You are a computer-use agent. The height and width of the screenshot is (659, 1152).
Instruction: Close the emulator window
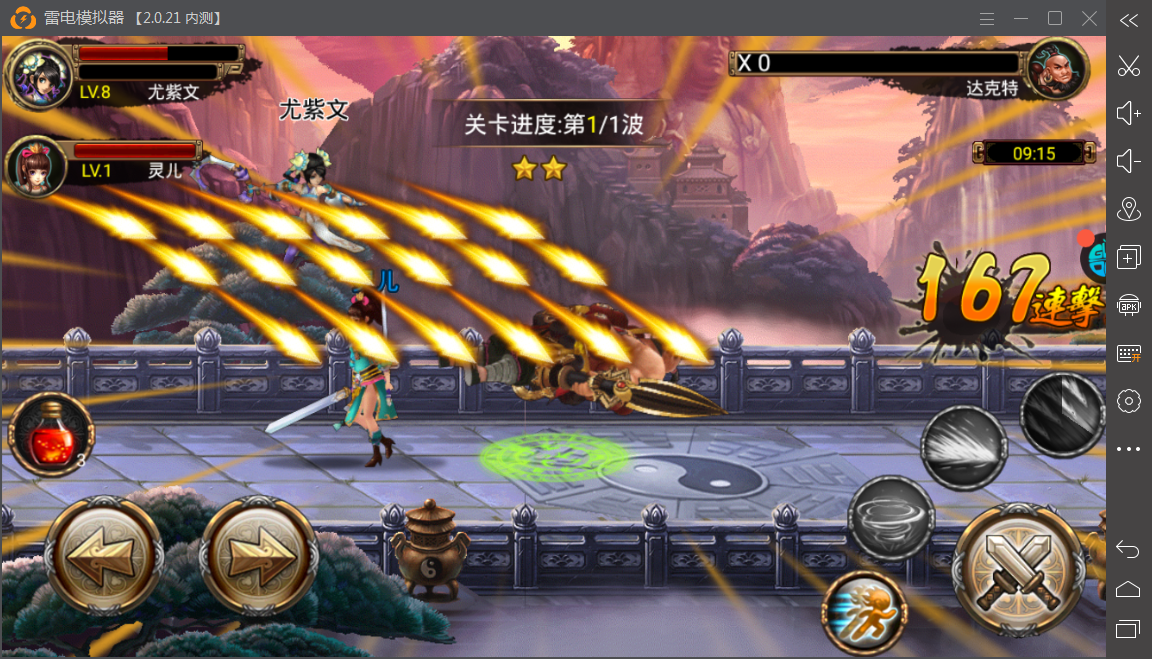tap(1090, 18)
